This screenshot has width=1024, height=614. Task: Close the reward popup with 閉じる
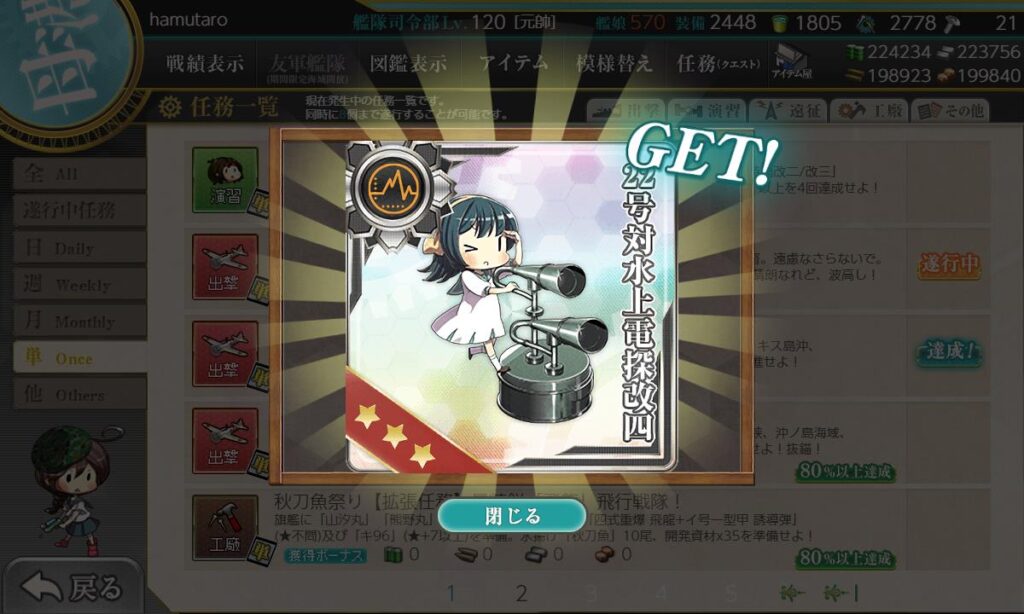(x=512, y=516)
